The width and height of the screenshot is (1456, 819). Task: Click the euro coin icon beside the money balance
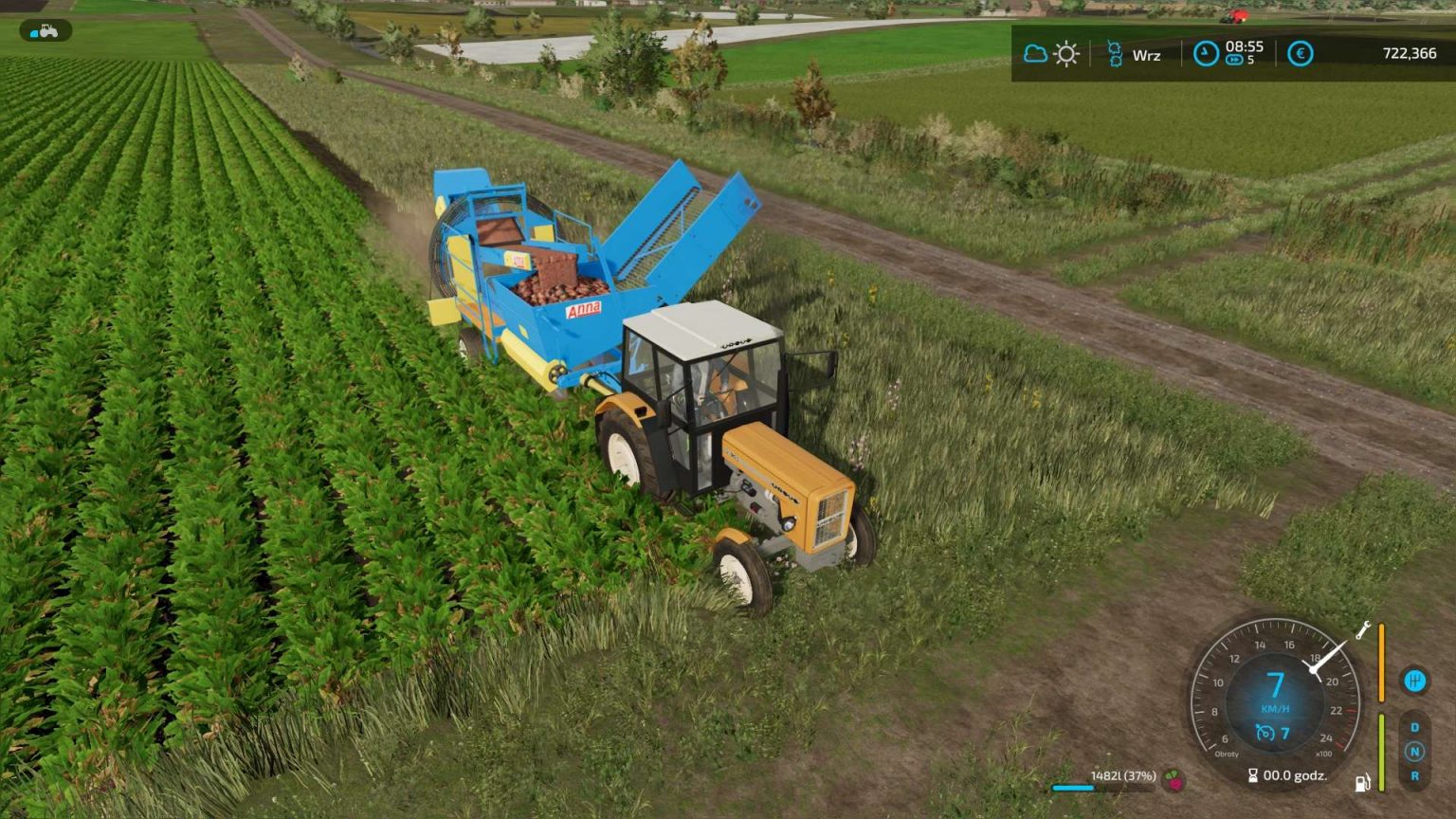point(1300,54)
